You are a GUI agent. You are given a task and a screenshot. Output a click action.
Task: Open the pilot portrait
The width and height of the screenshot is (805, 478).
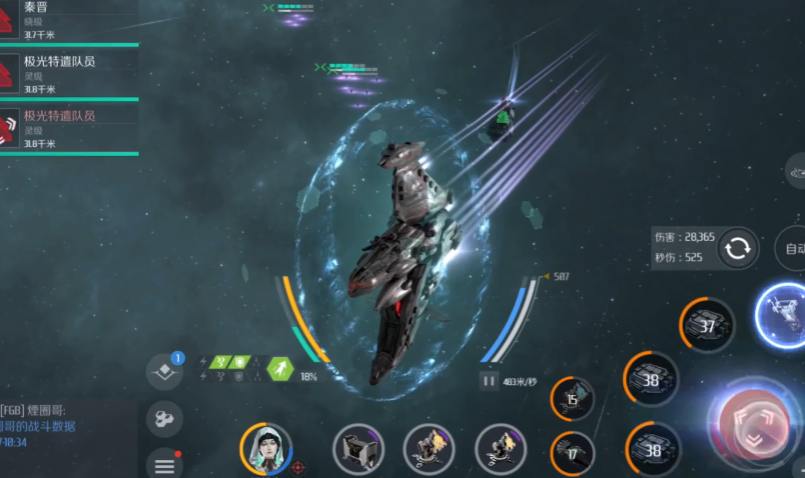coord(266,449)
